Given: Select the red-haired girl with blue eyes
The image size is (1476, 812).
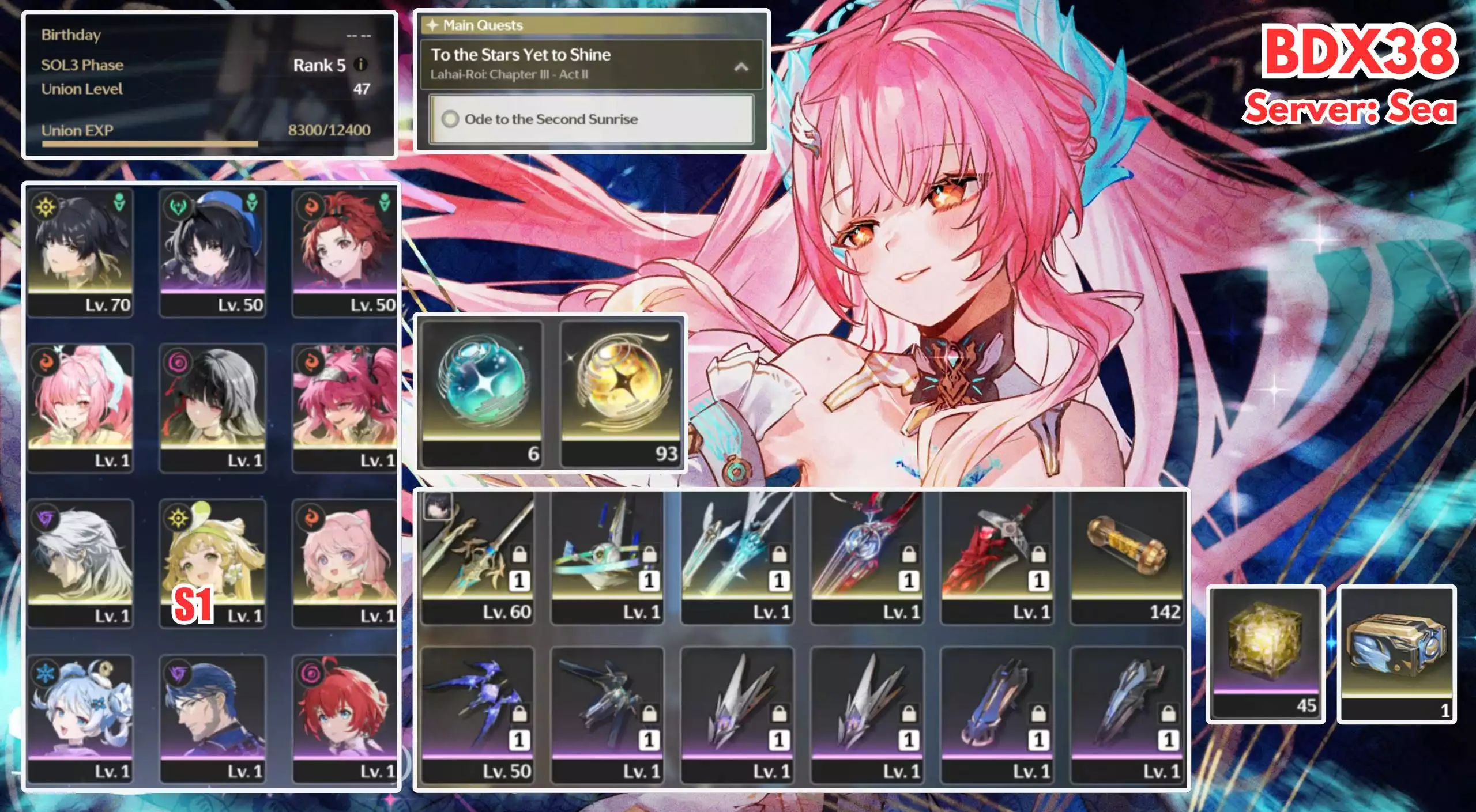Looking at the screenshot, I should pos(345,719).
